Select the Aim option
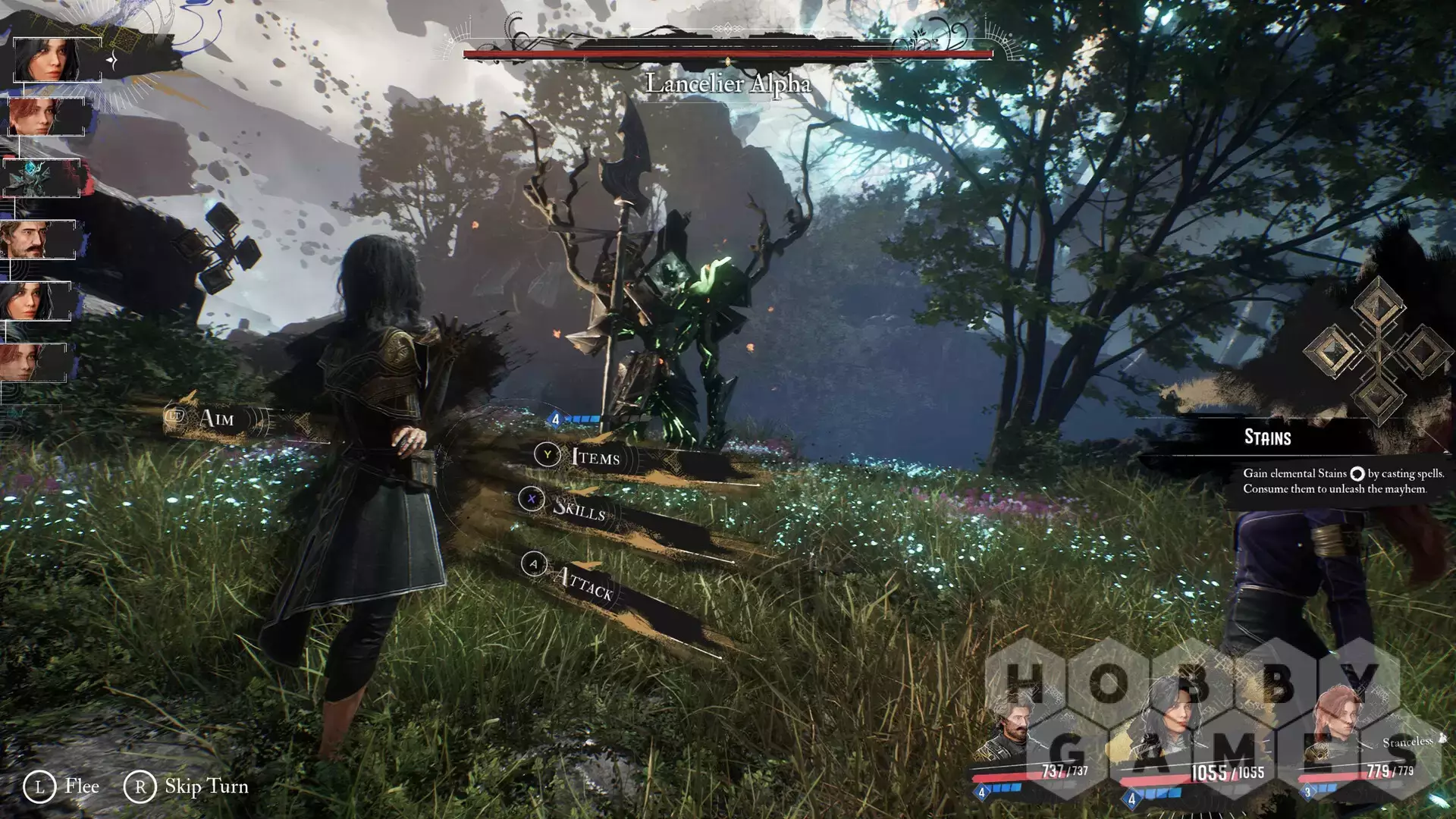 (216, 418)
